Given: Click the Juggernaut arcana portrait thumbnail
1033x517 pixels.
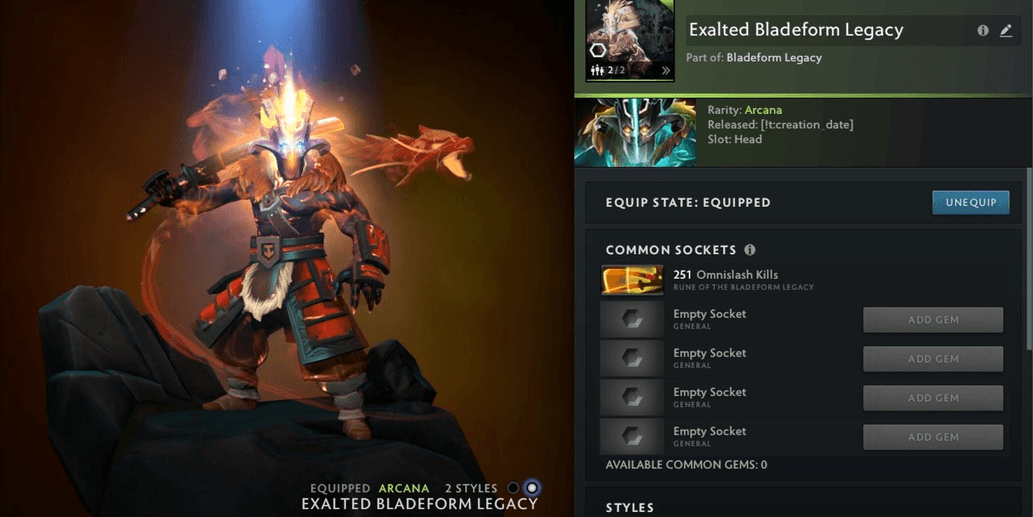Looking at the screenshot, I should (x=635, y=132).
